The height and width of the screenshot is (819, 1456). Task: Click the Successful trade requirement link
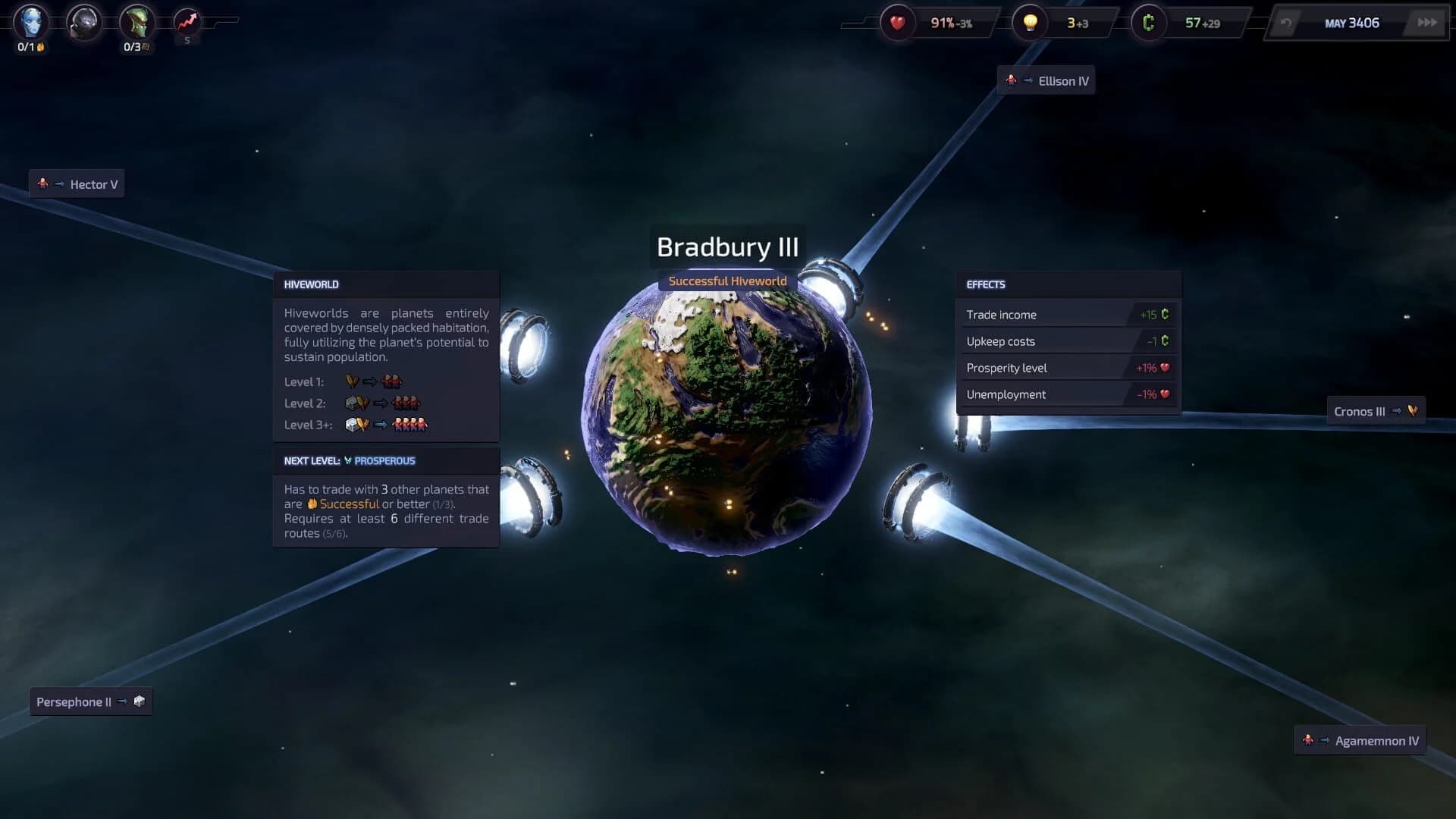point(351,504)
